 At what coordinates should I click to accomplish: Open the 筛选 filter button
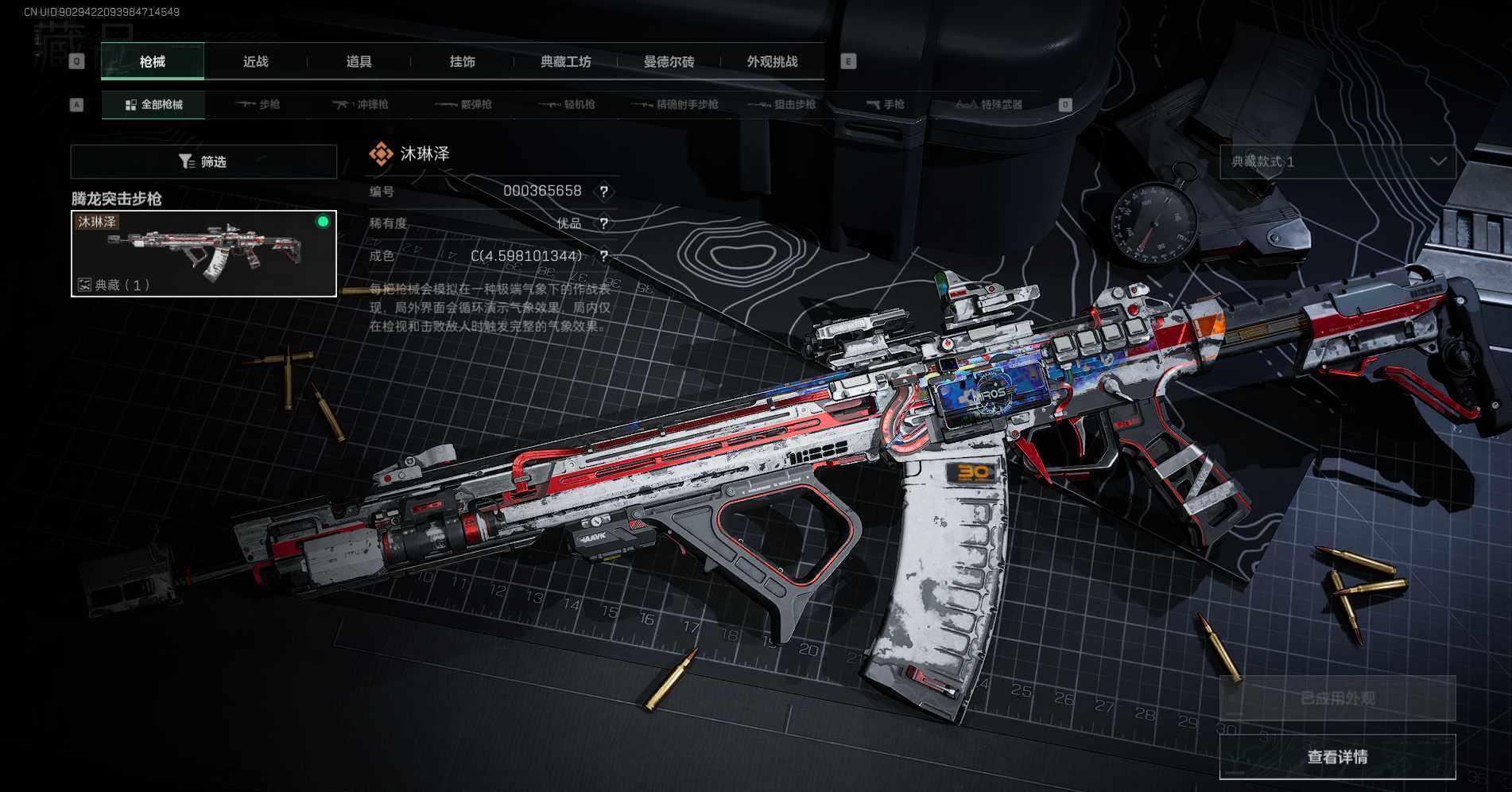[x=204, y=162]
